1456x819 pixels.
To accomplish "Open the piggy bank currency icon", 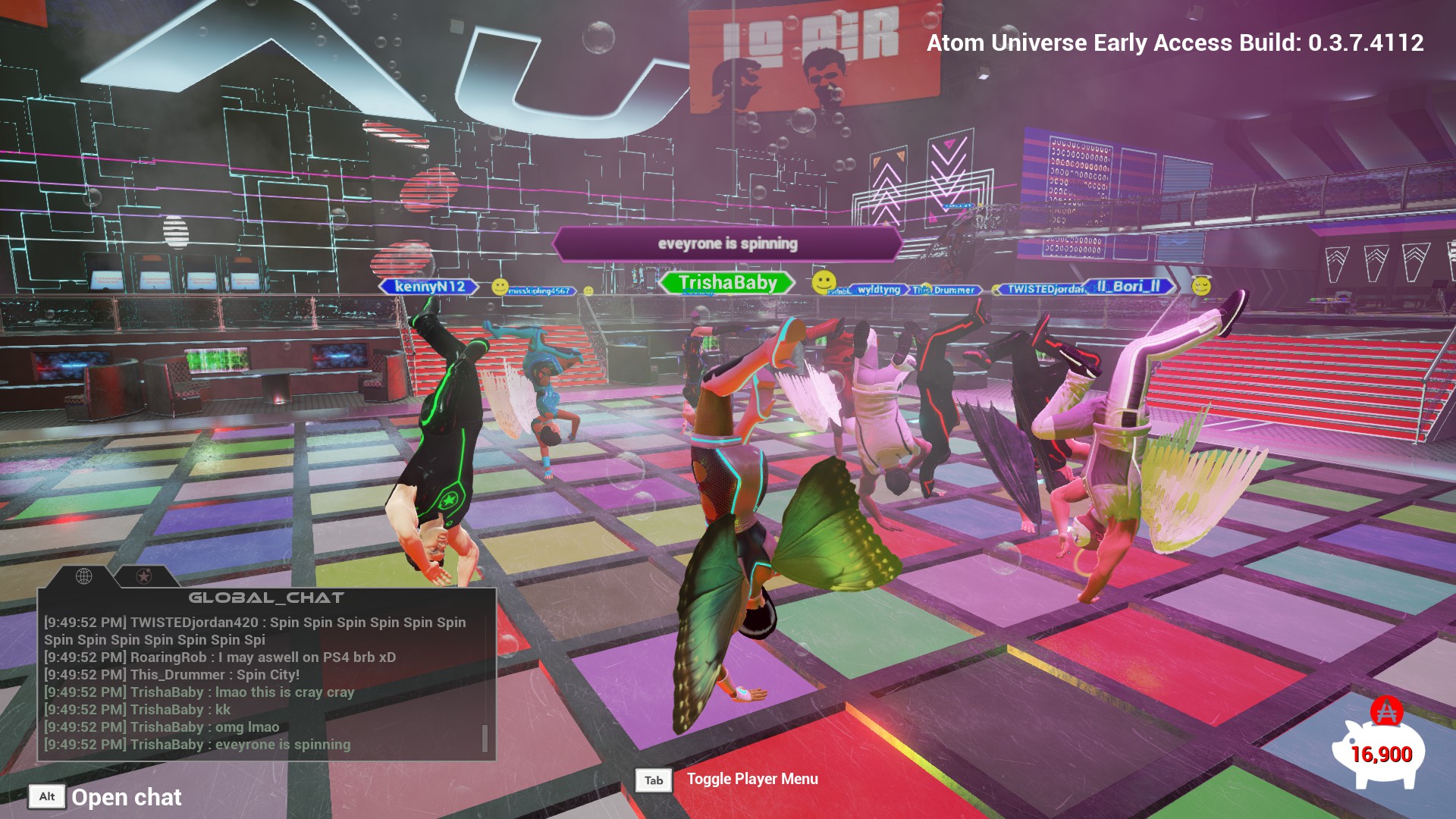I will tap(1379, 750).
